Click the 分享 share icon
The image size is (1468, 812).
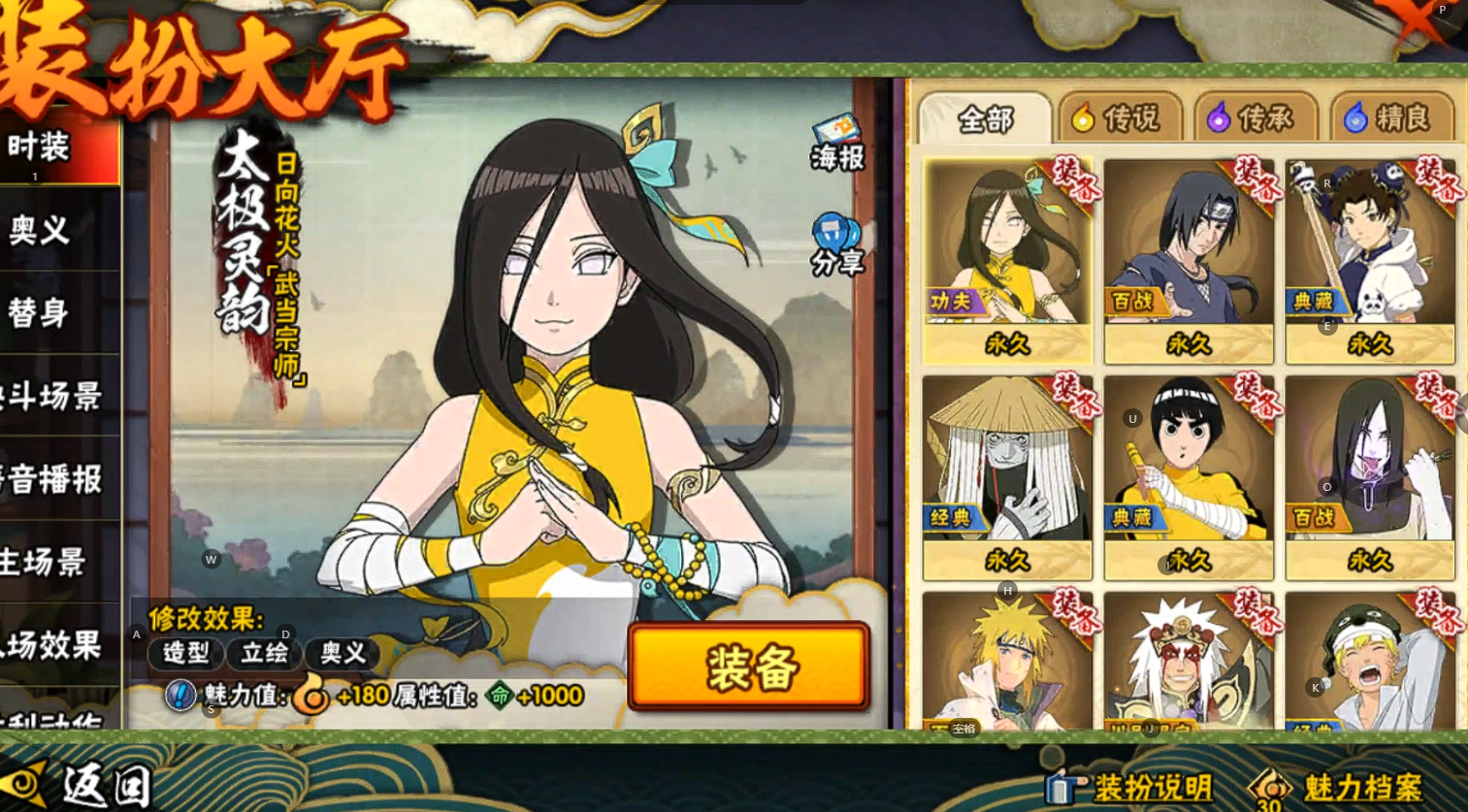(x=836, y=246)
